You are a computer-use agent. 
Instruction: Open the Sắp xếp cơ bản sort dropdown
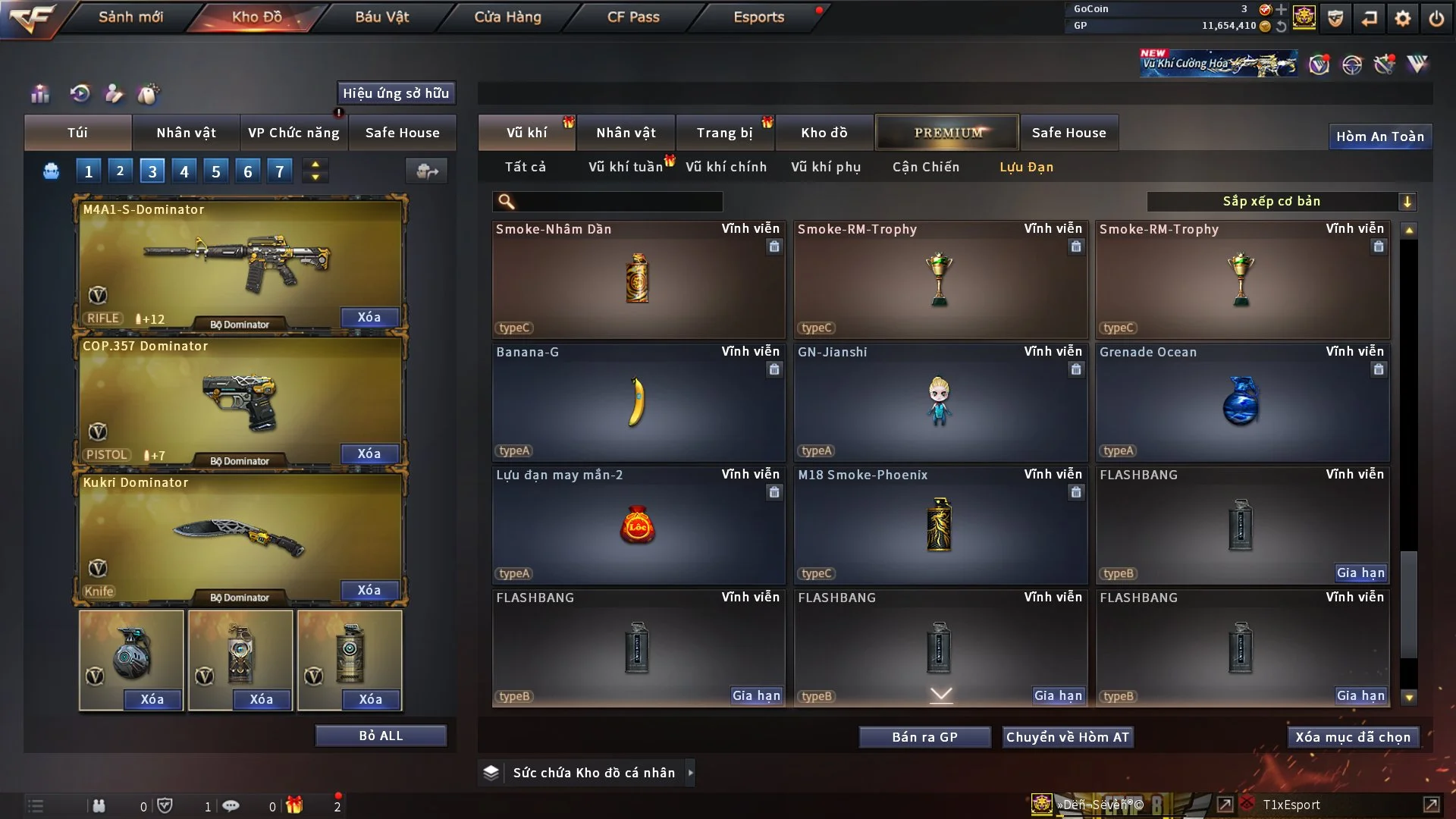pos(1281,201)
